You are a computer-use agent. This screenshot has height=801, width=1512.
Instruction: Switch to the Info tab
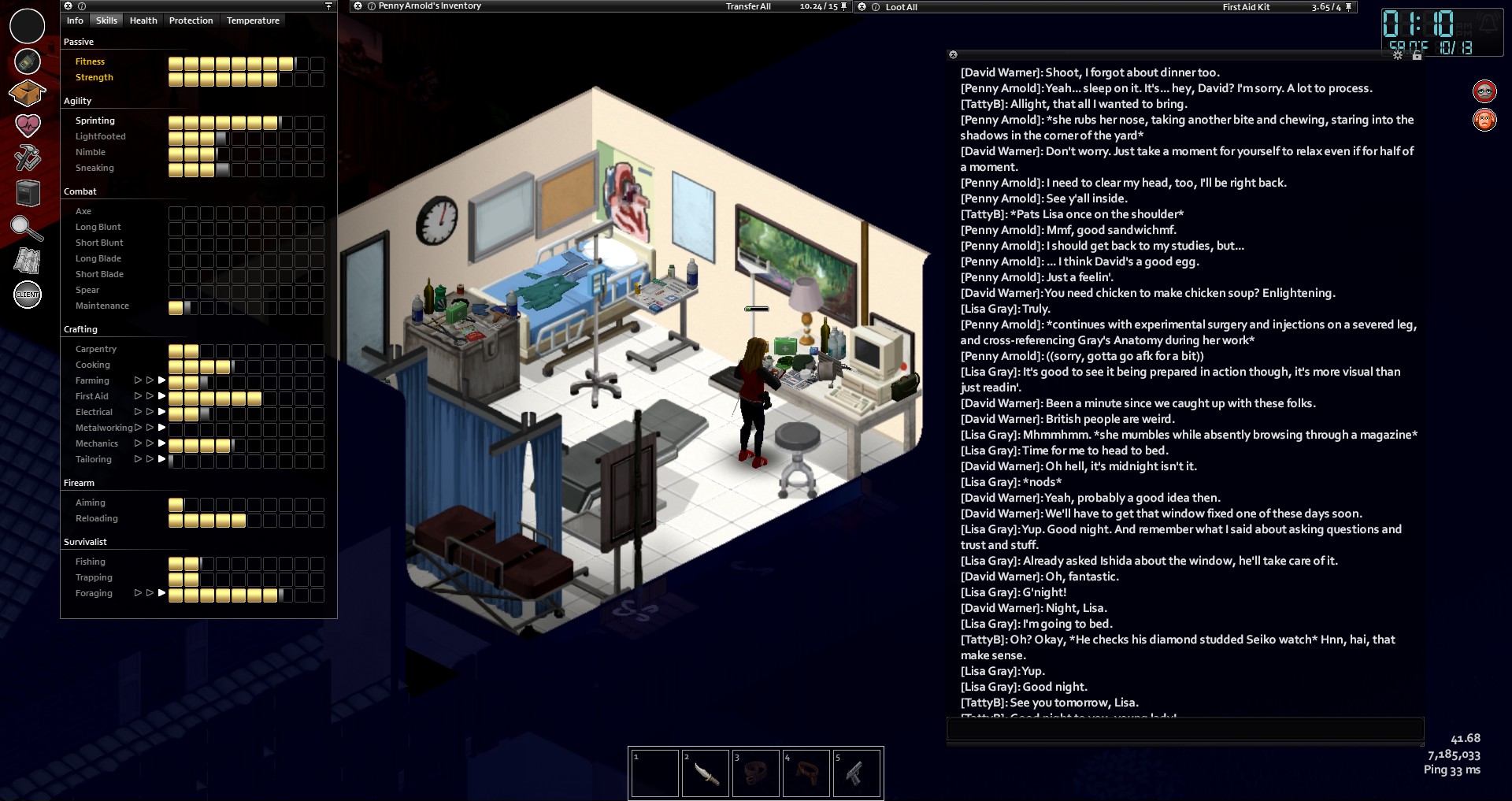[x=75, y=20]
